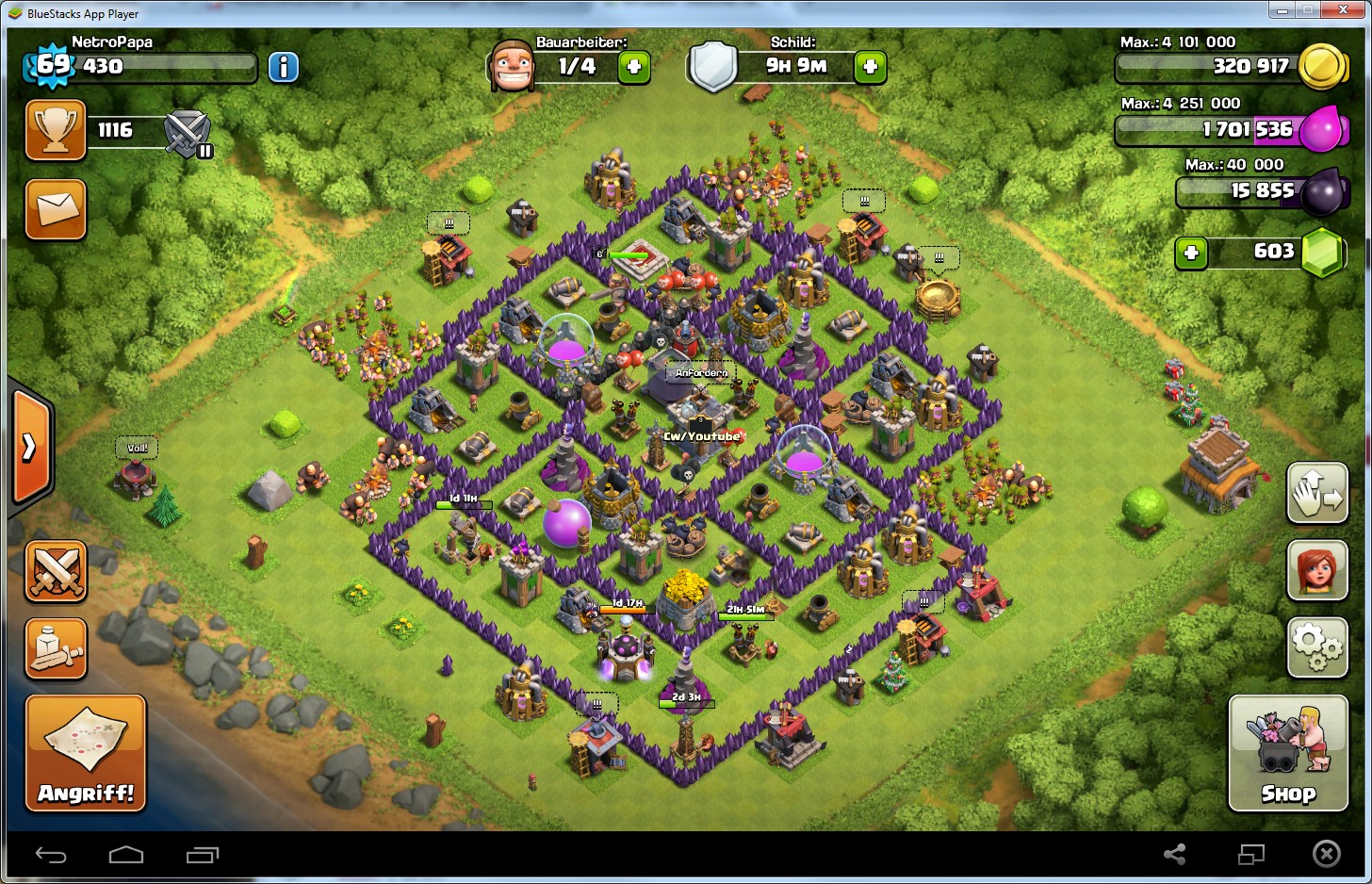Open the mailbox envelope button
The width and height of the screenshot is (1372, 884).
click(x=56, y=208)
